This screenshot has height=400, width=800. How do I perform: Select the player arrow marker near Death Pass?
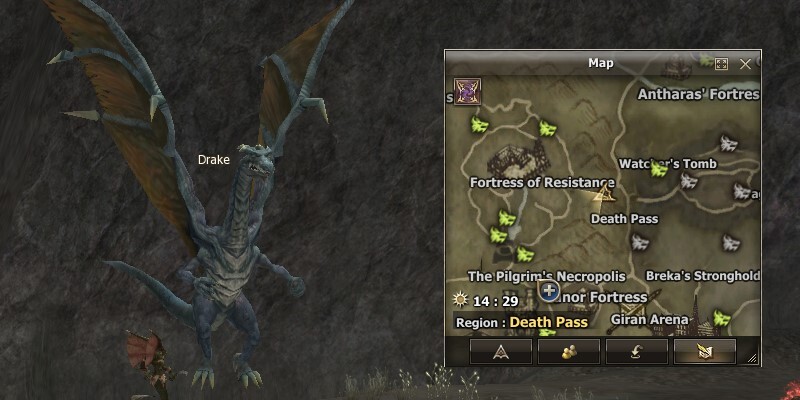pyautogui.click(x=604, y=192)
